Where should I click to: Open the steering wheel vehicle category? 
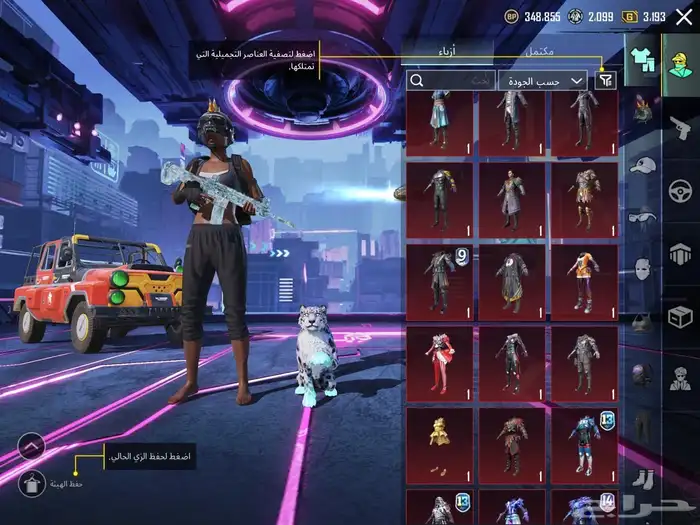point(680,188)
